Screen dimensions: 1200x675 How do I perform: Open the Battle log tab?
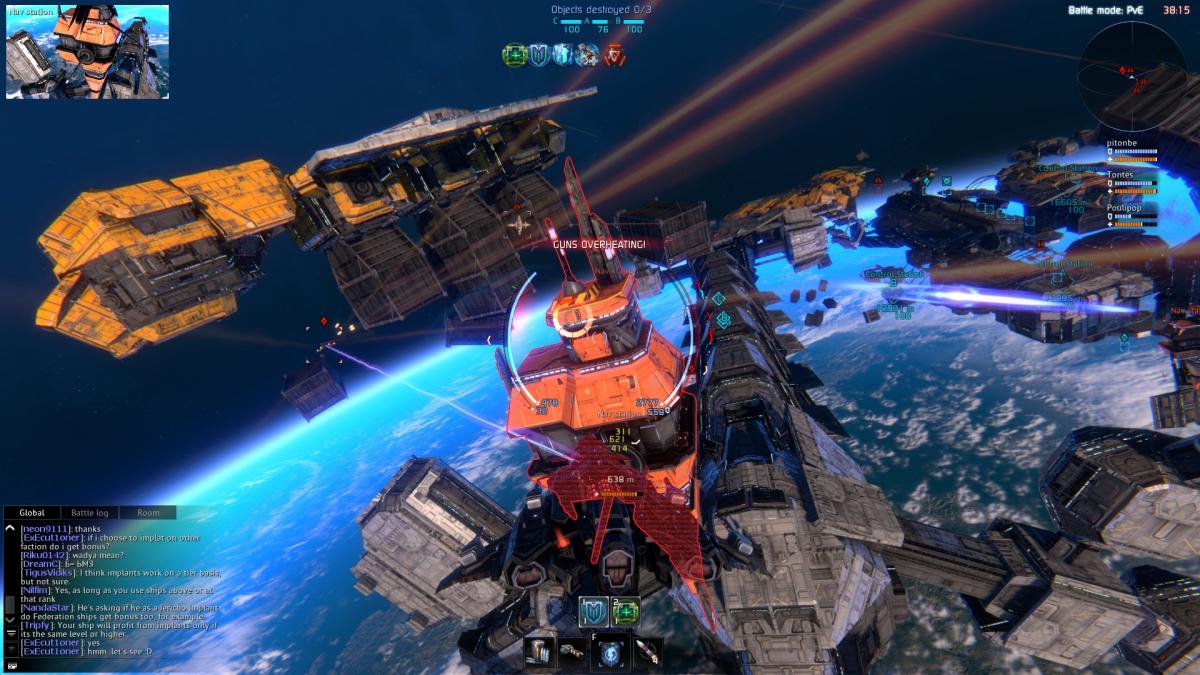click(x=90, y=513)
